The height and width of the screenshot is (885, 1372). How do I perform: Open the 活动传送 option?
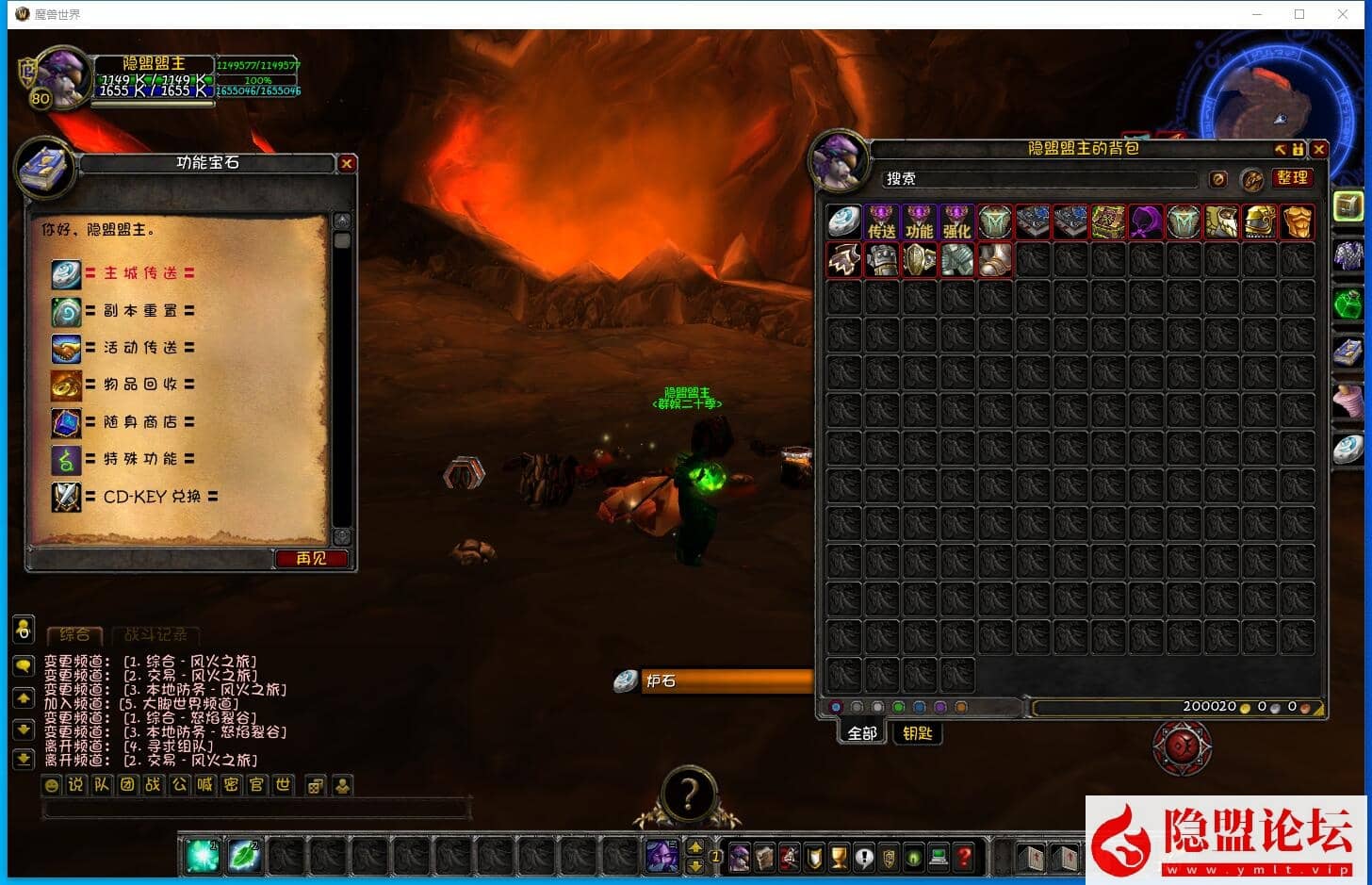pos(139,348)
